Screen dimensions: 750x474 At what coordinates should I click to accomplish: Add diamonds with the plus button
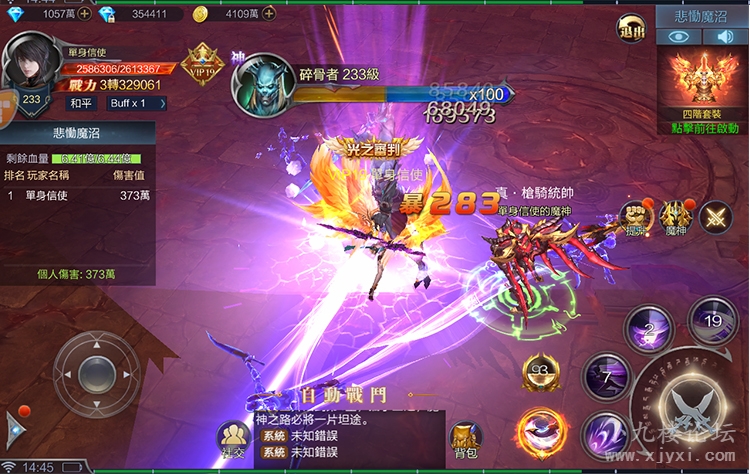[84, 14]
